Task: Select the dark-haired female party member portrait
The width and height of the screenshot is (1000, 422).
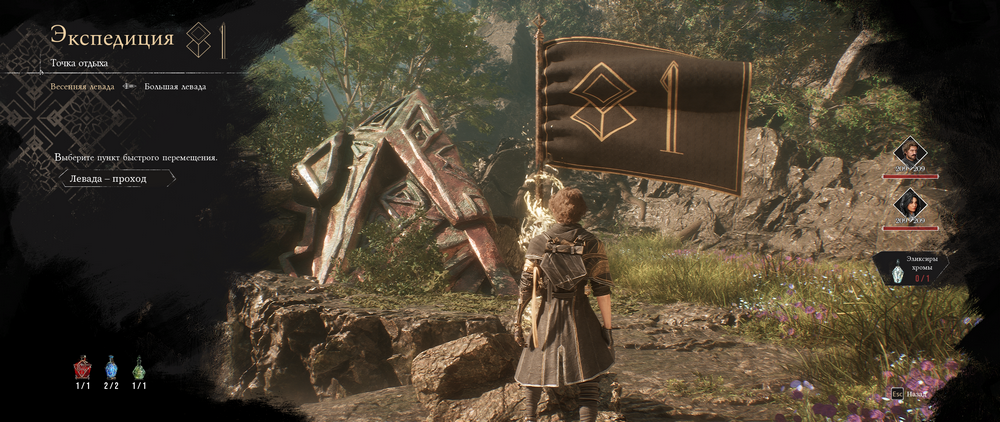Action: 910,206
